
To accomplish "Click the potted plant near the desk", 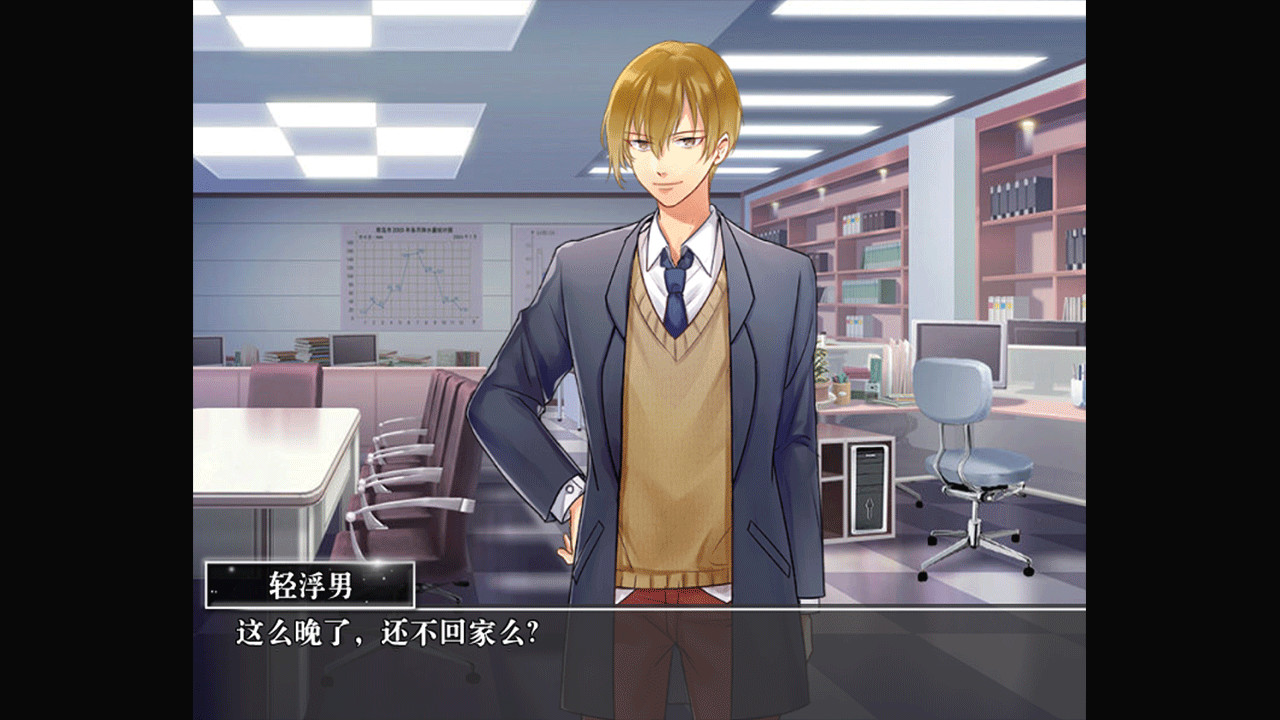I will (x=822, y=370).
